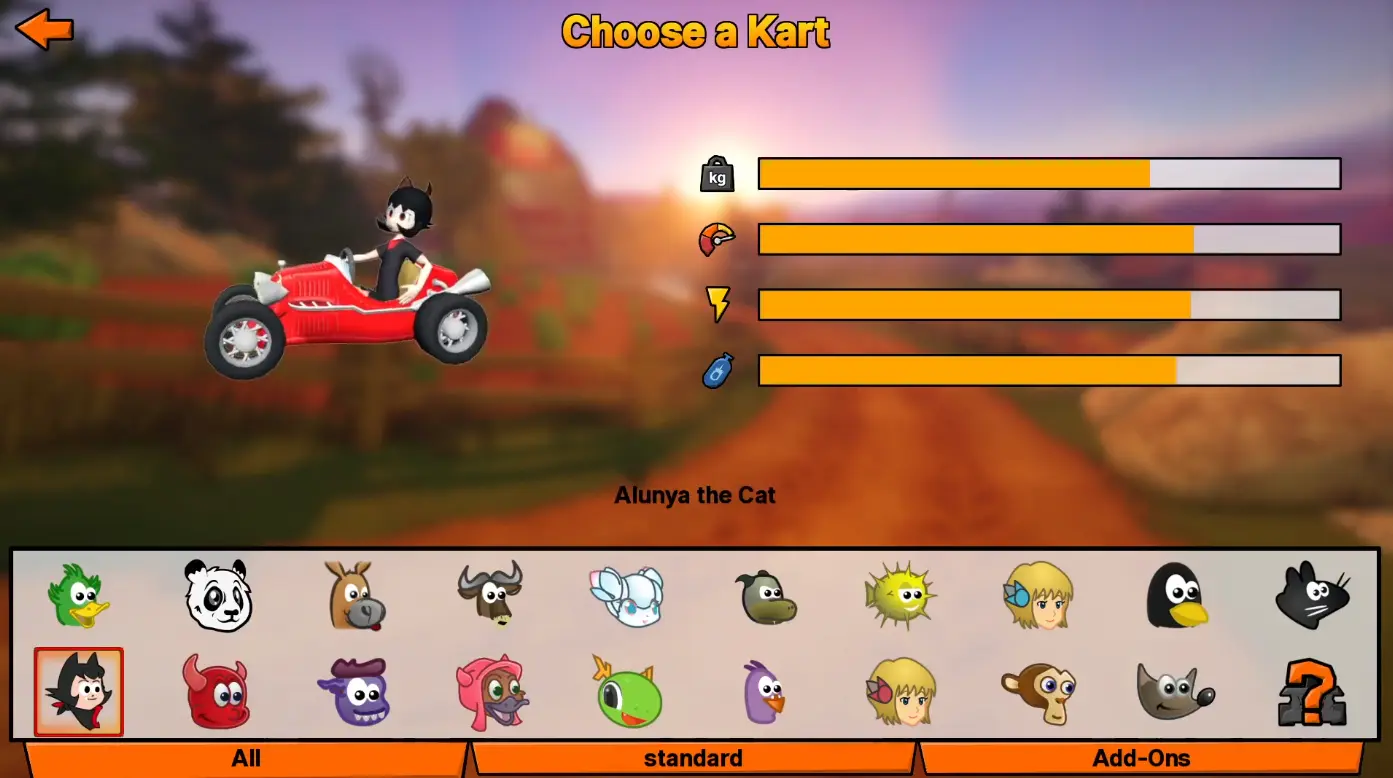Screen dimensions: 1393x778
Task: Choose the white and blue bunny character
Action: pyautogui.click(x=627, y=596)
